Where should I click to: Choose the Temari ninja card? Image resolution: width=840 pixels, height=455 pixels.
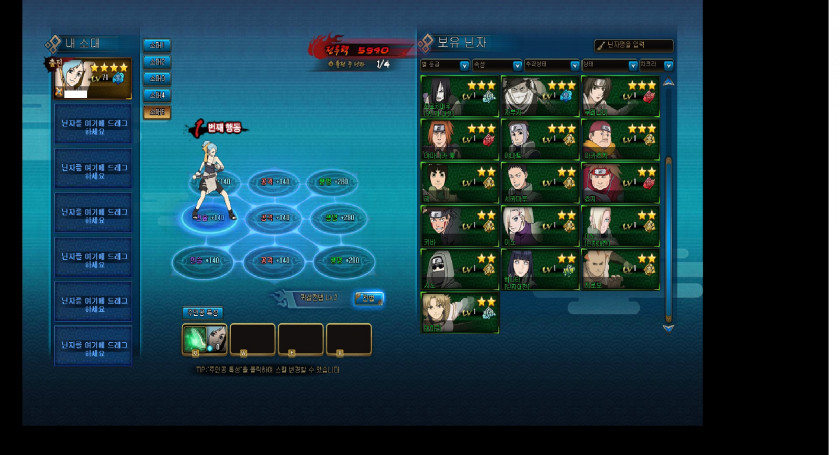point(458,312)
